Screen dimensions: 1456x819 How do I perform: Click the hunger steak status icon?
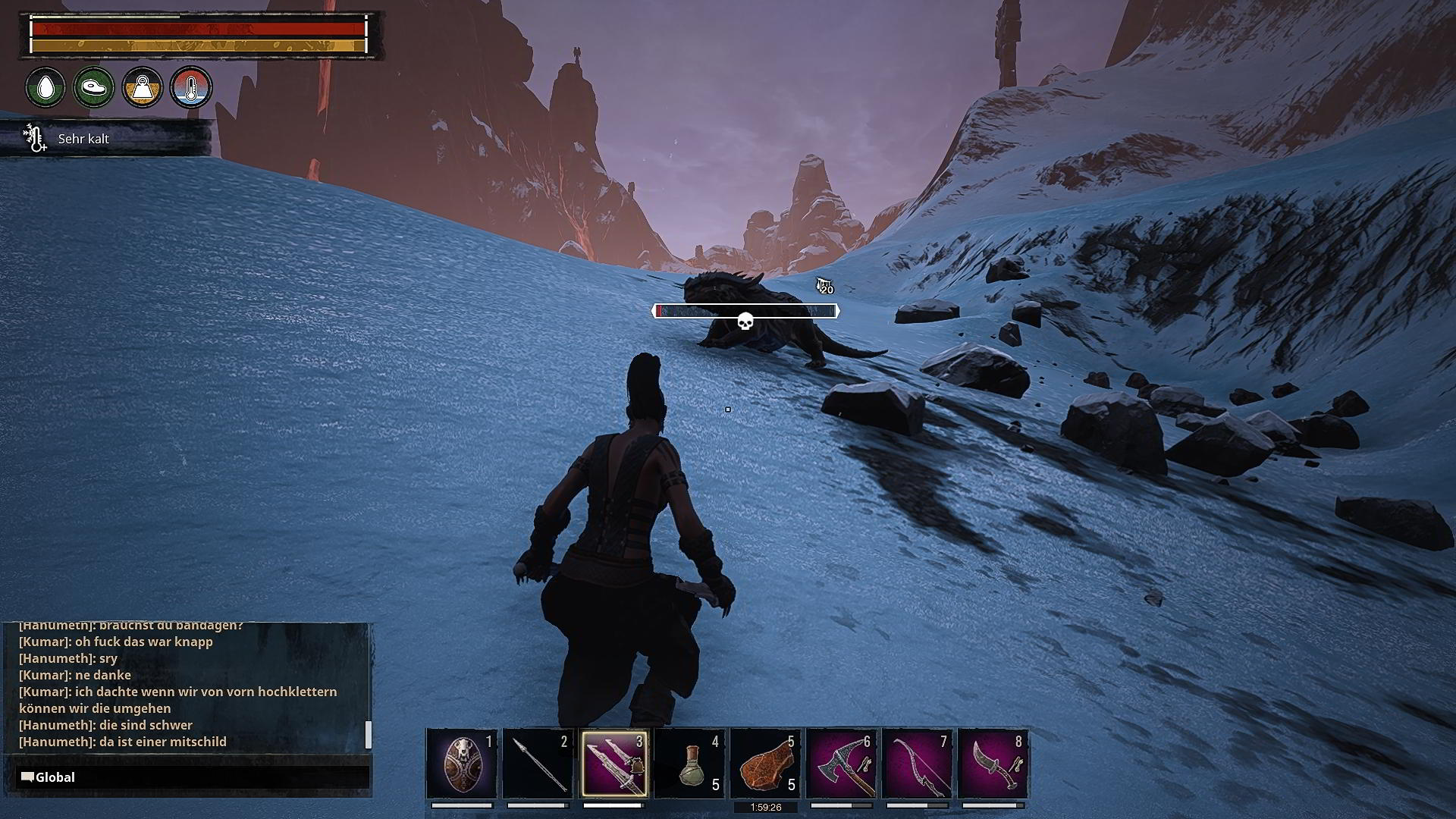(94, 87)
